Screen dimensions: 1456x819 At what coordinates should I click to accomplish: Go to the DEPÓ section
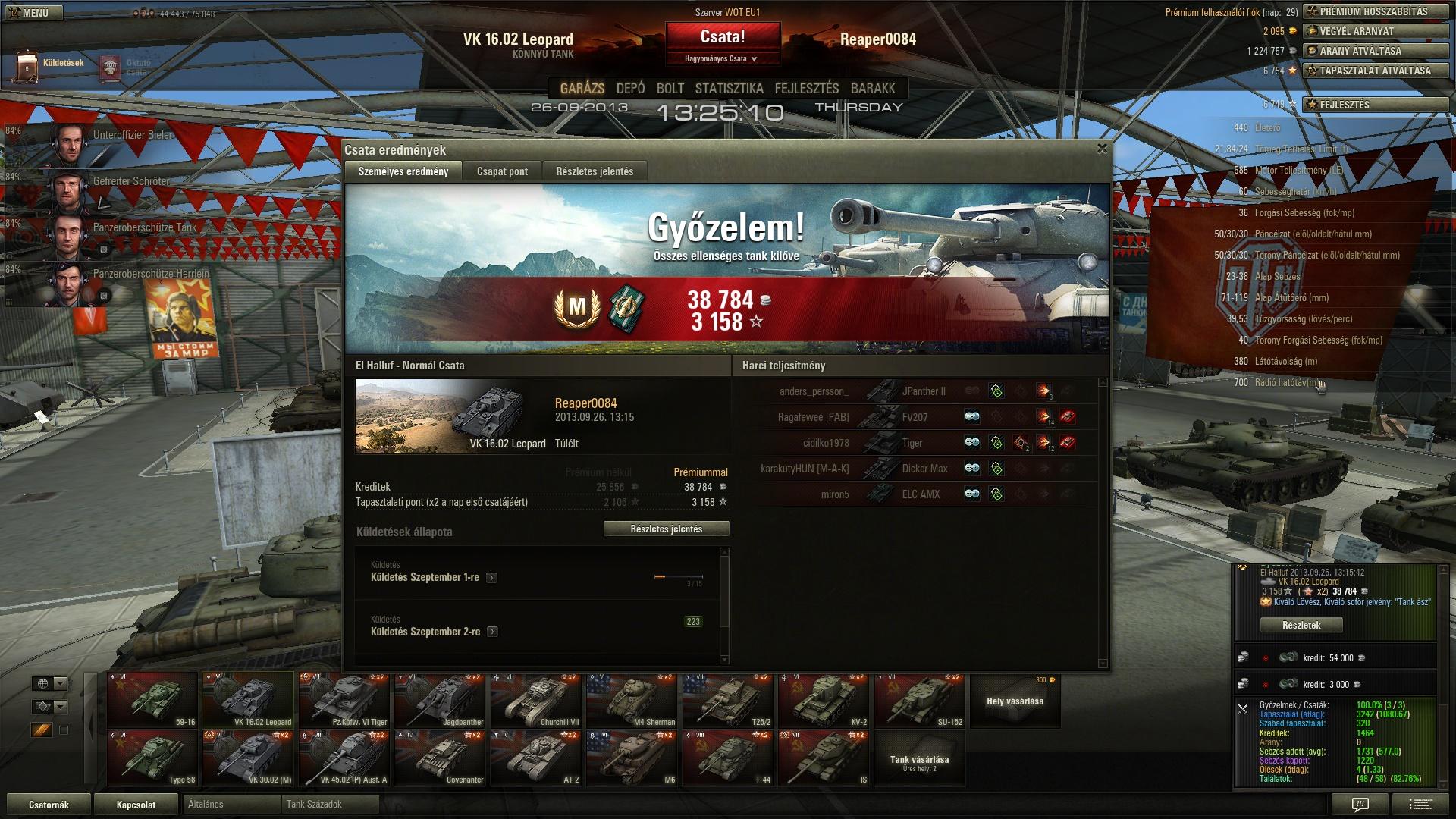click(x=630, y=89)
